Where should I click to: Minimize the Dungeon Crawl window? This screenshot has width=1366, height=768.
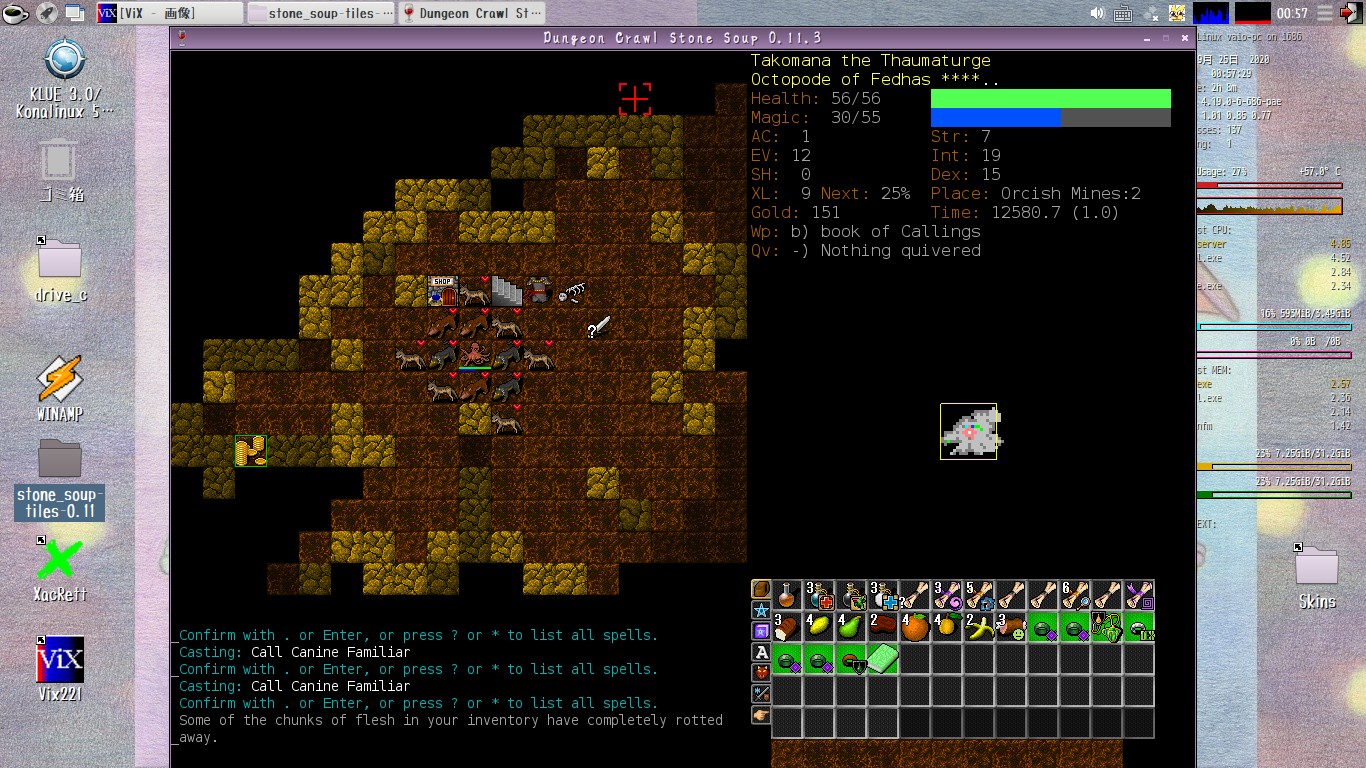coord(1147,38)
